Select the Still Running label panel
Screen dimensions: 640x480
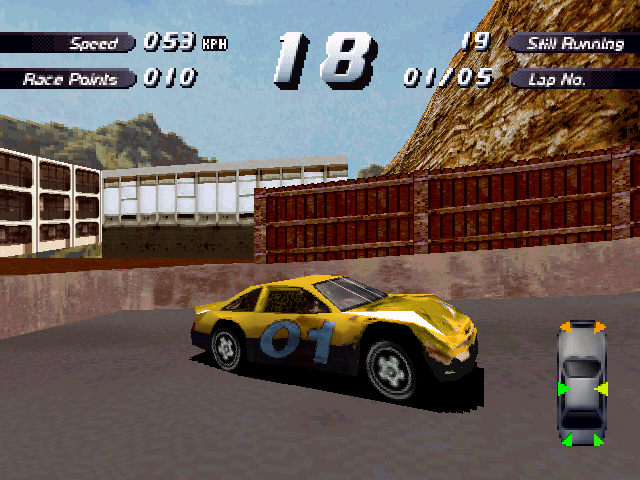(571, 43)
